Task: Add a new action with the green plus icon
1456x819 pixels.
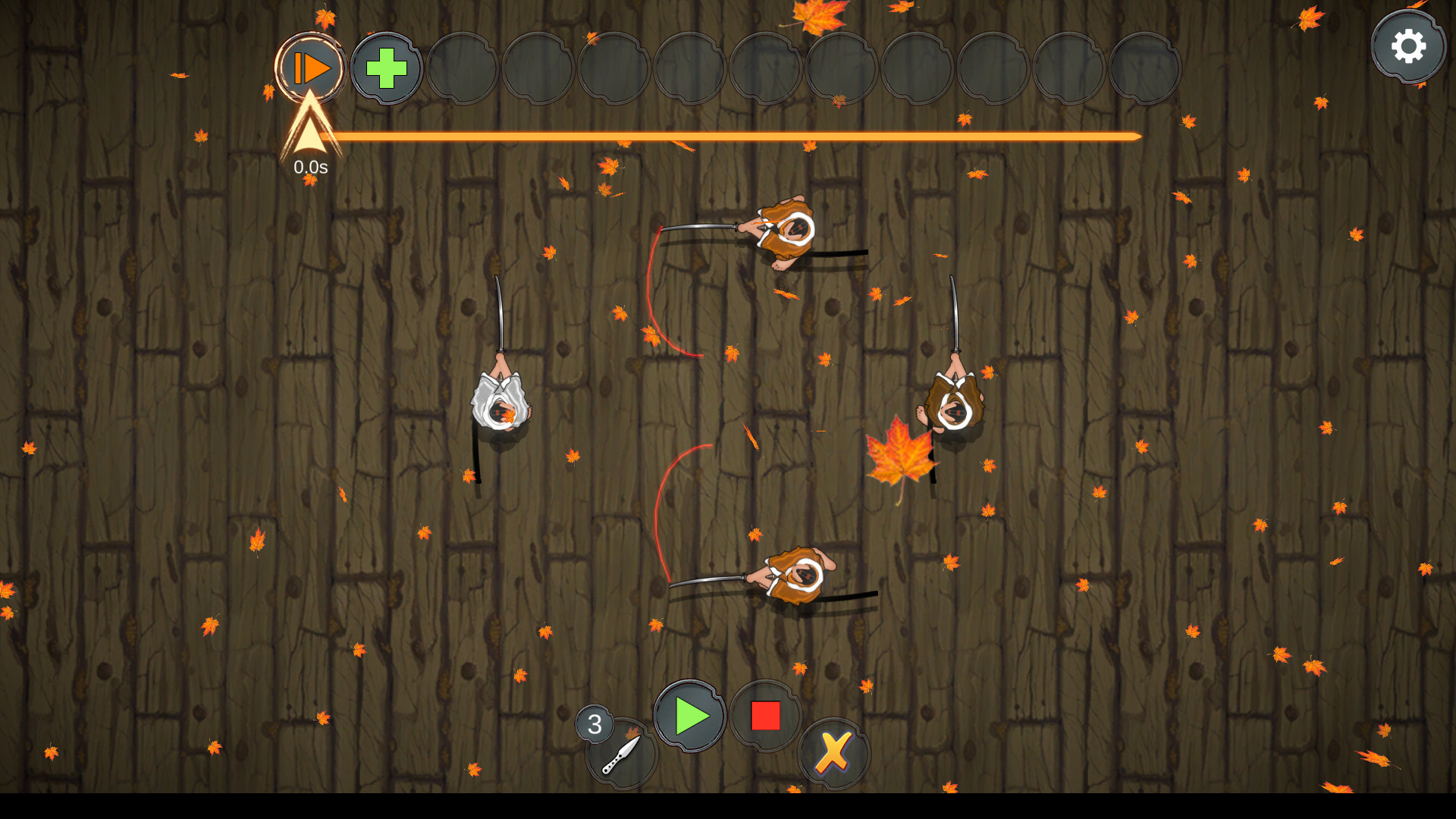Action: point(386,67)
